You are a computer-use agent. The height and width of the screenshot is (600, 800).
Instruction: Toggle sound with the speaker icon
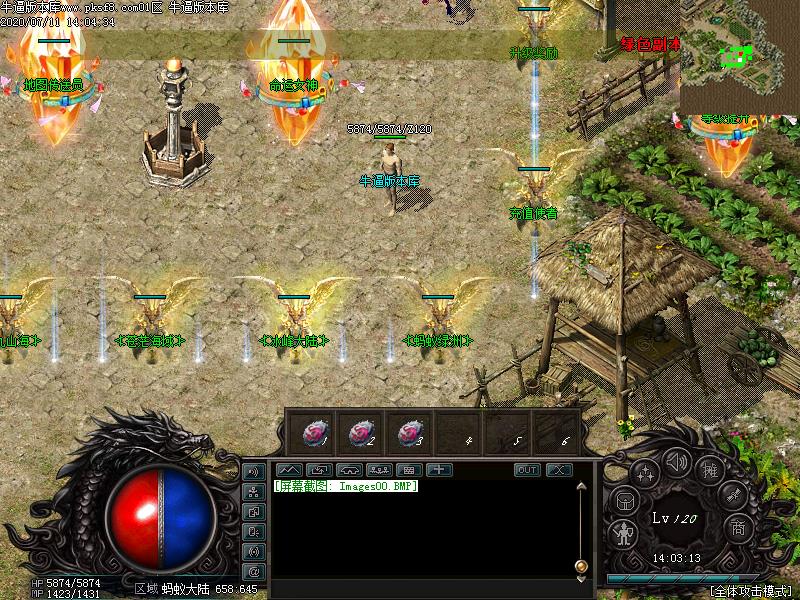(677, 461)
